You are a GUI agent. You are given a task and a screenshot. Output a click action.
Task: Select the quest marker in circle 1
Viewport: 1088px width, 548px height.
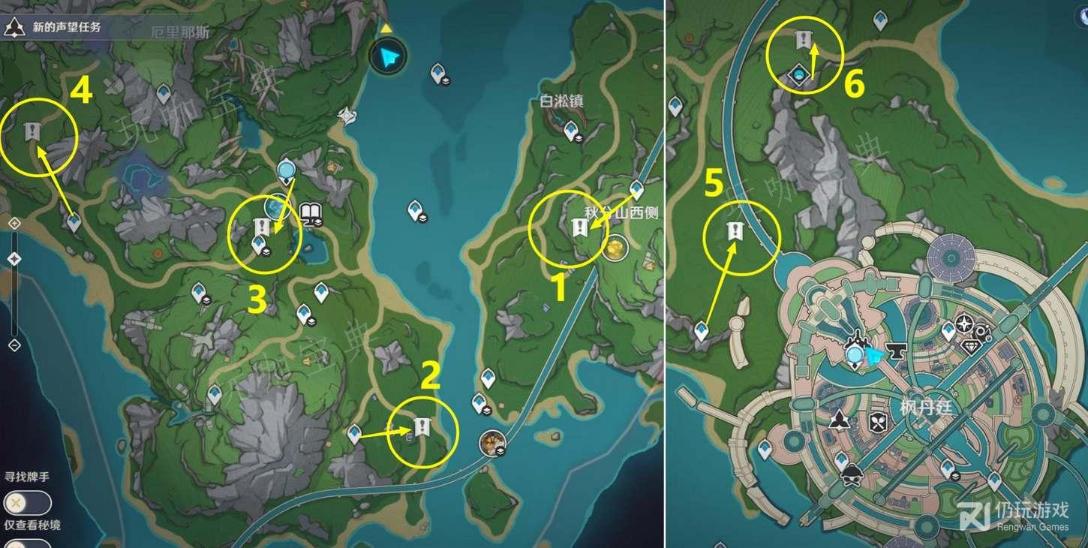click(579, 229)
